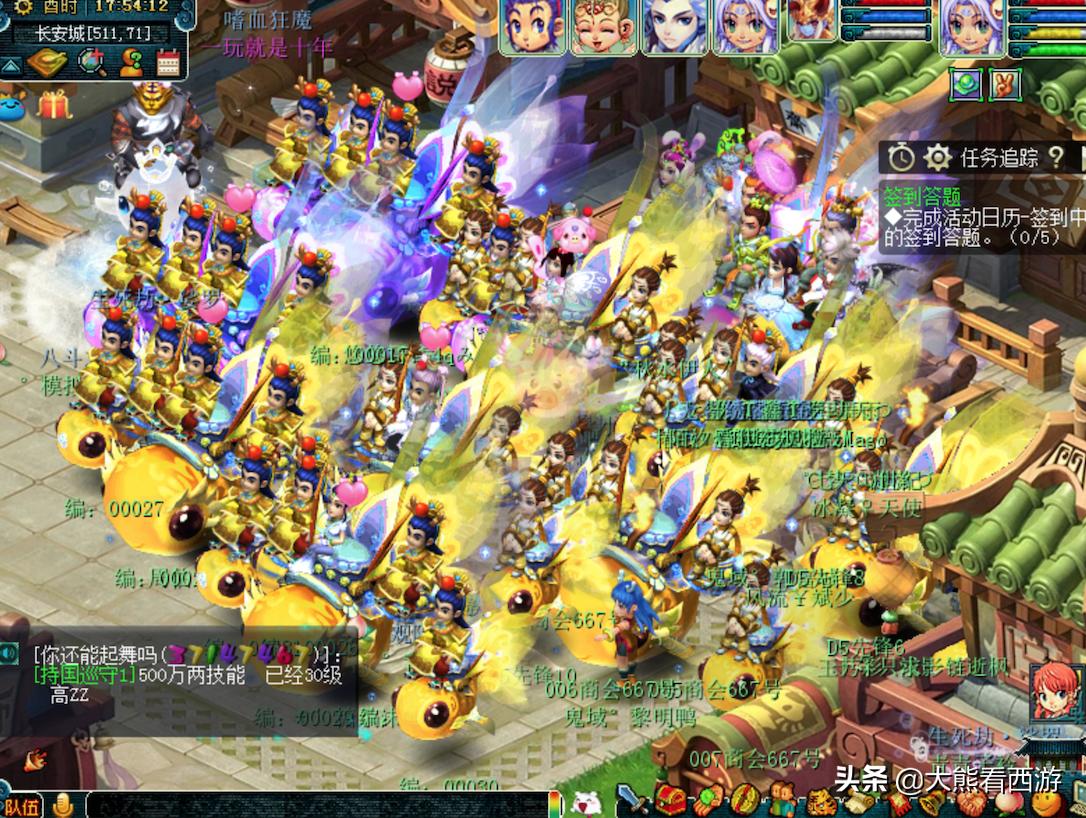
Task: Click the helper icon with the question mark
Action: click(x=131, y=63)
